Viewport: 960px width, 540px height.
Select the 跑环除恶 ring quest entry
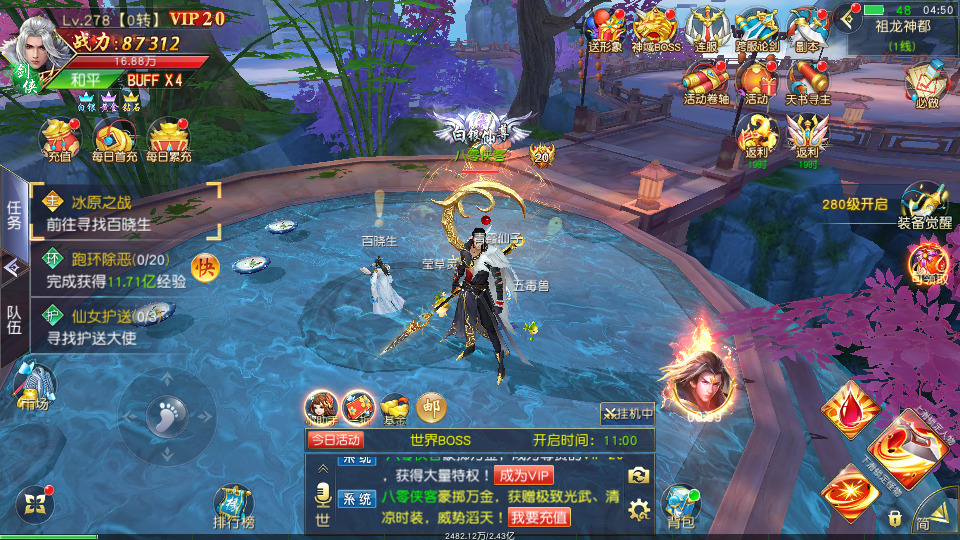click(x=115, y=270)
